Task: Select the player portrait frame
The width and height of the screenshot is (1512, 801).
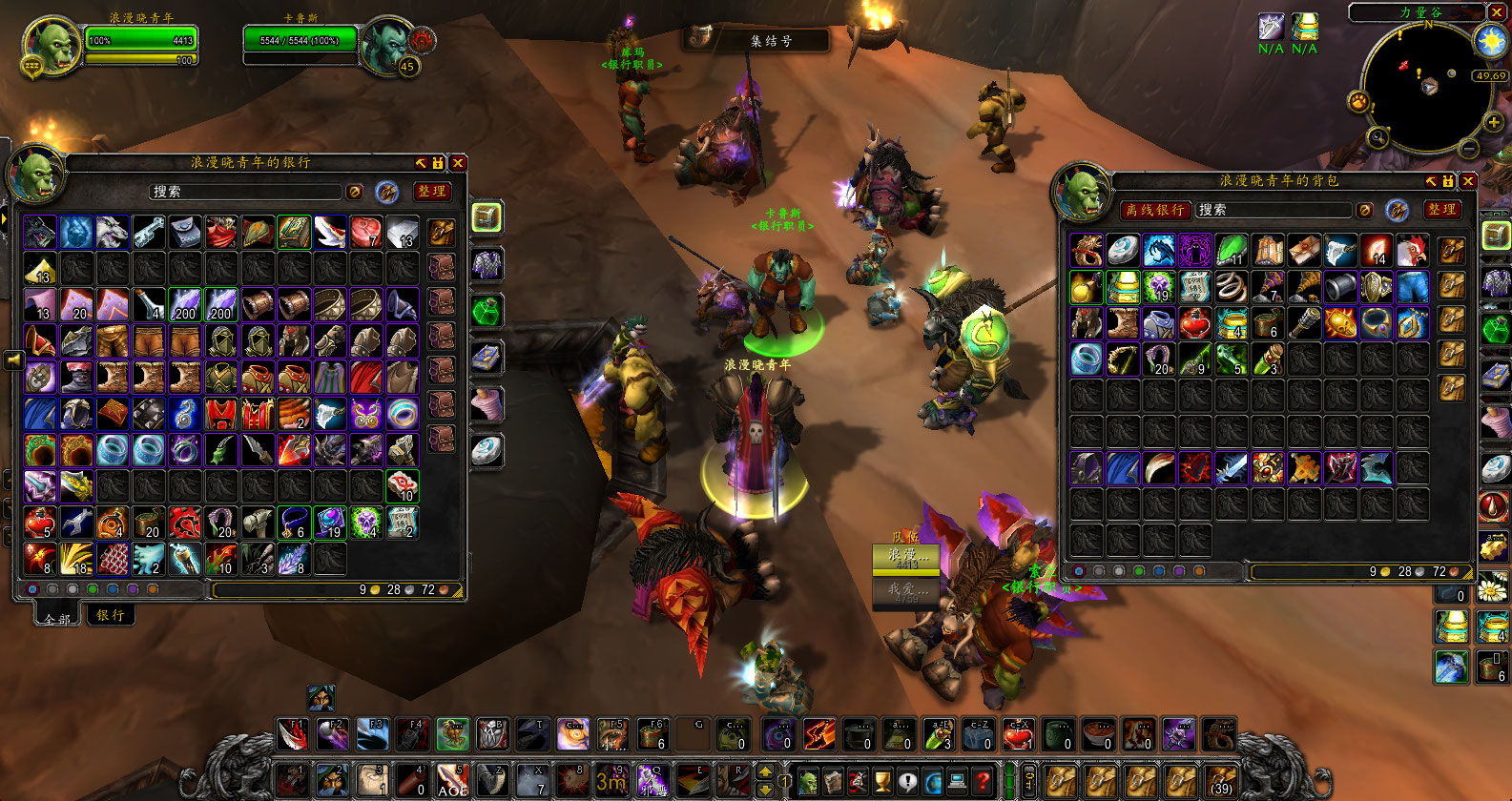Action: [x=52, y=46]
